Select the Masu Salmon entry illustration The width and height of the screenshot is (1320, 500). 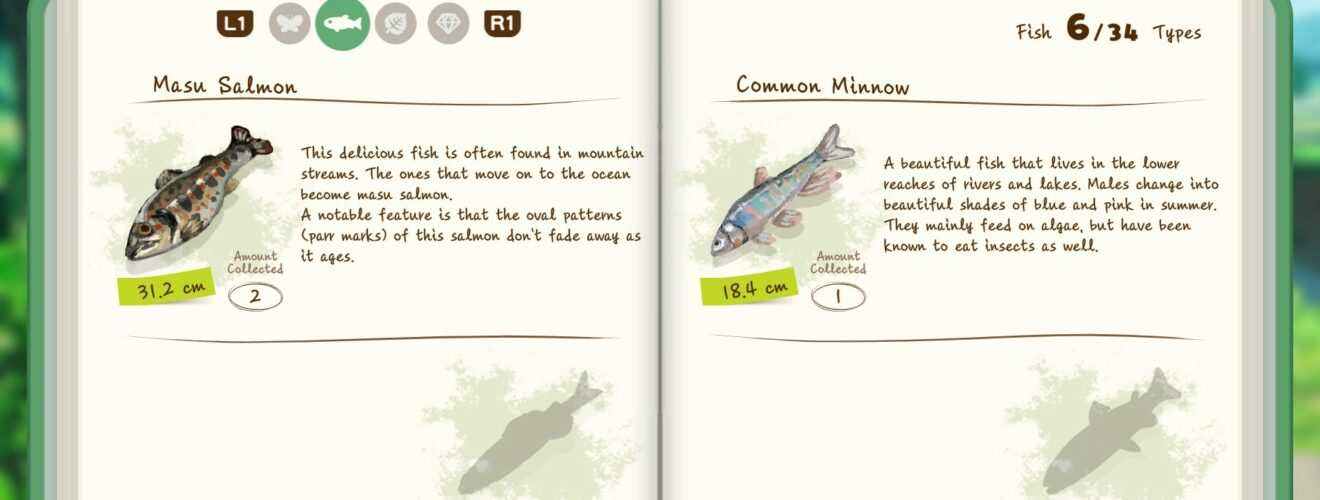pyautogui.click(x=196, y=193)
